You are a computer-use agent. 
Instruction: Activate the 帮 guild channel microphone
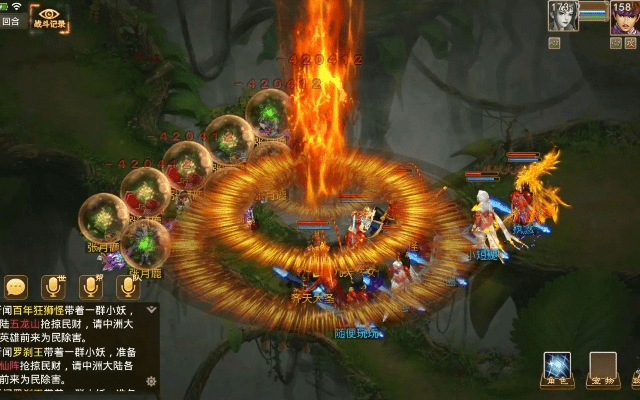pyautogui.click(x=90, y=286)
